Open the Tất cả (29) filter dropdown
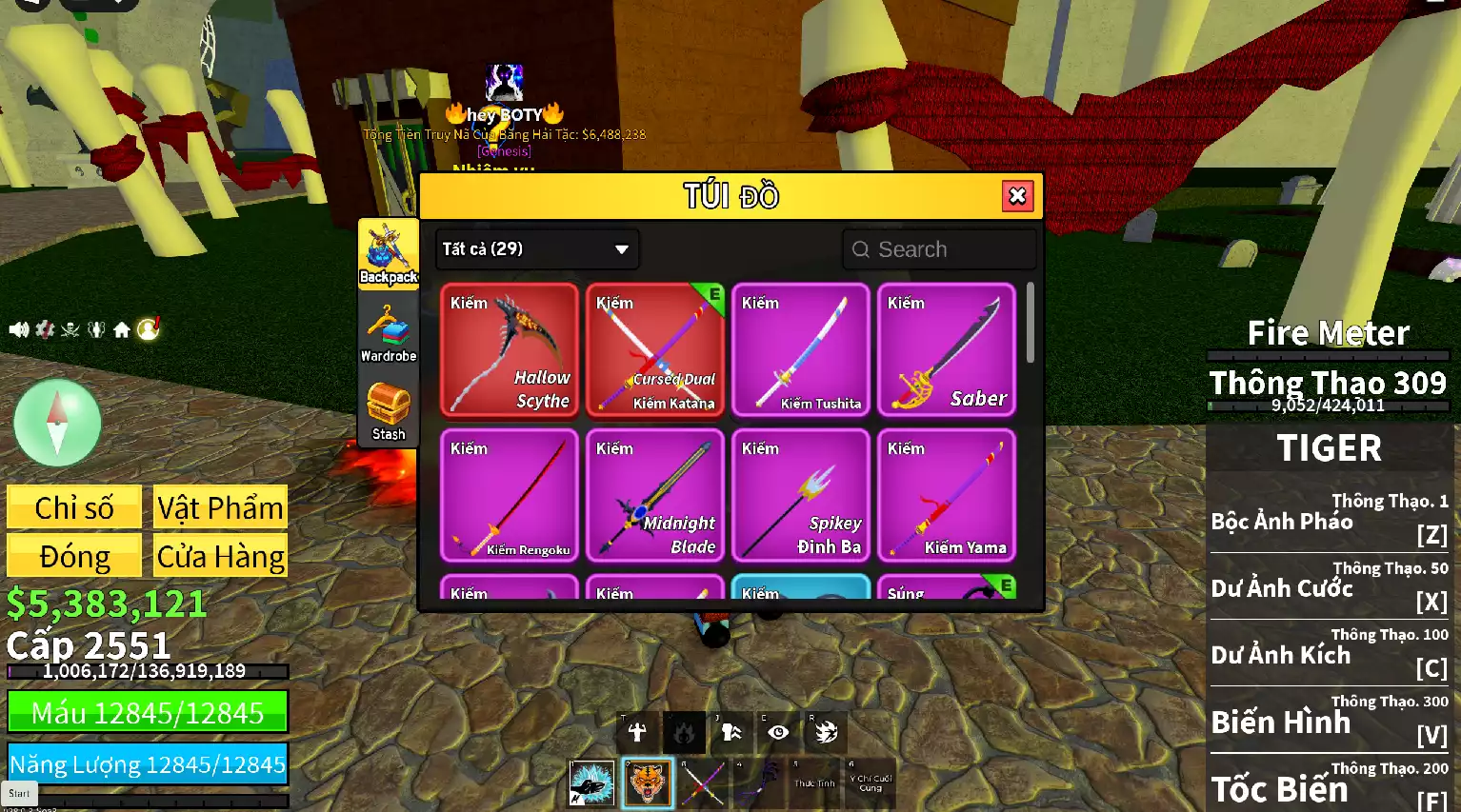Screen dimensions: 1461x812 point(536,249)
